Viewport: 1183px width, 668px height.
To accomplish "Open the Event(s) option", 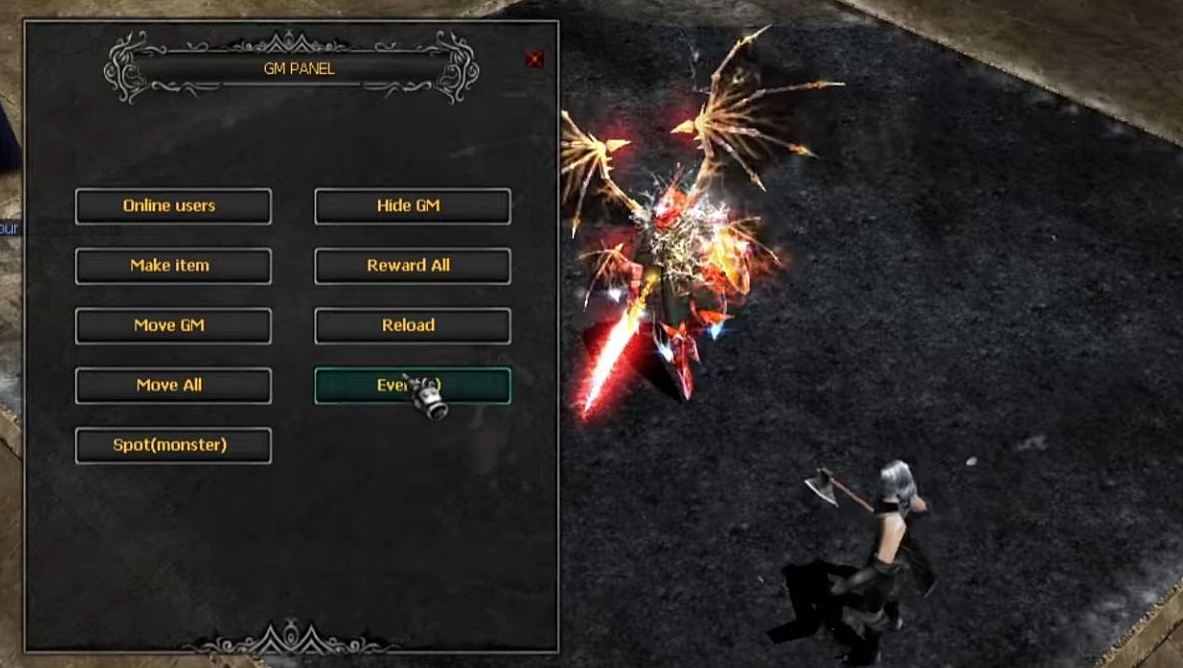I will pyautogui.click(x=412, y=386).
